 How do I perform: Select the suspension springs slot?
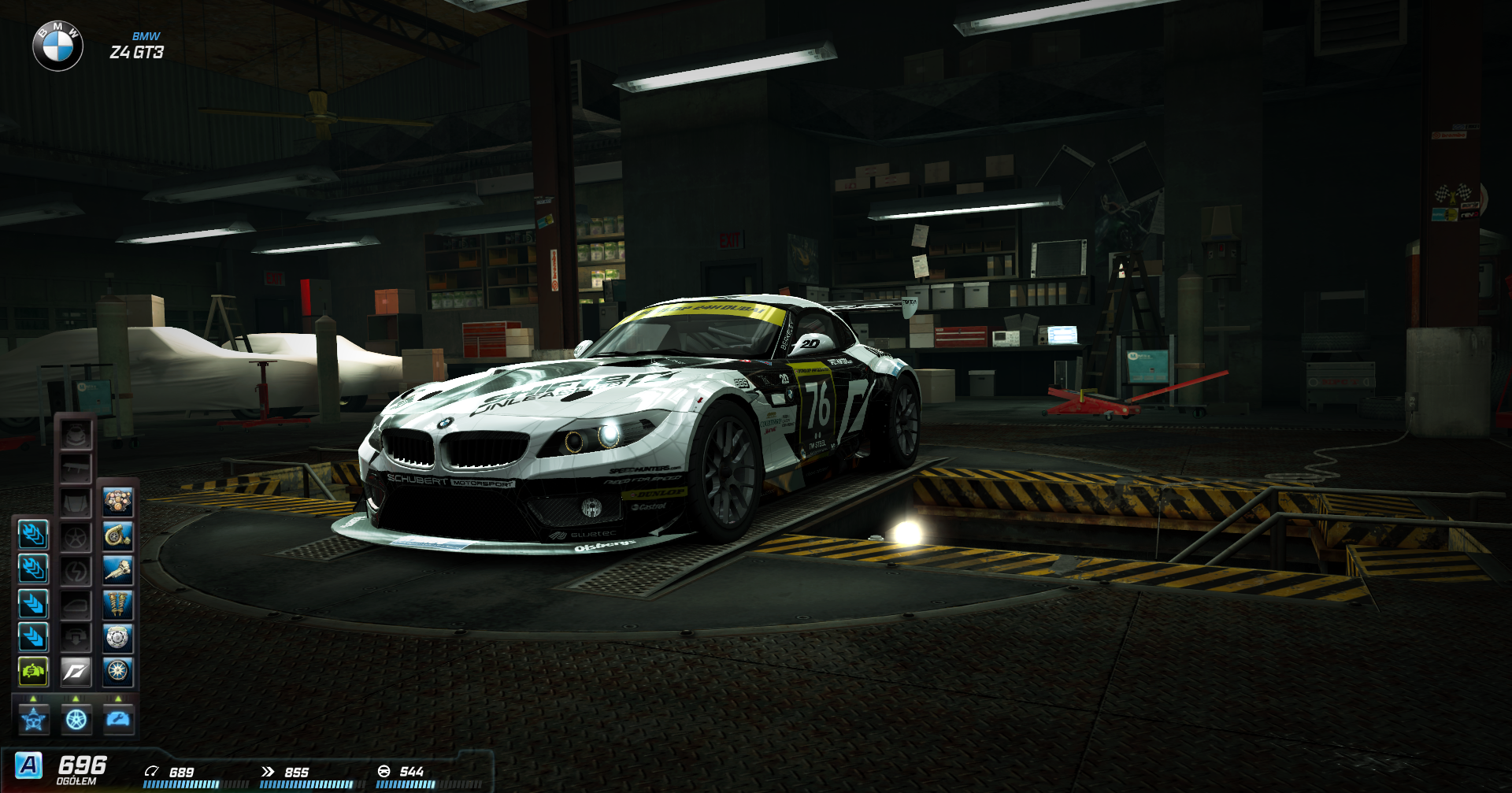pos(118,604)
